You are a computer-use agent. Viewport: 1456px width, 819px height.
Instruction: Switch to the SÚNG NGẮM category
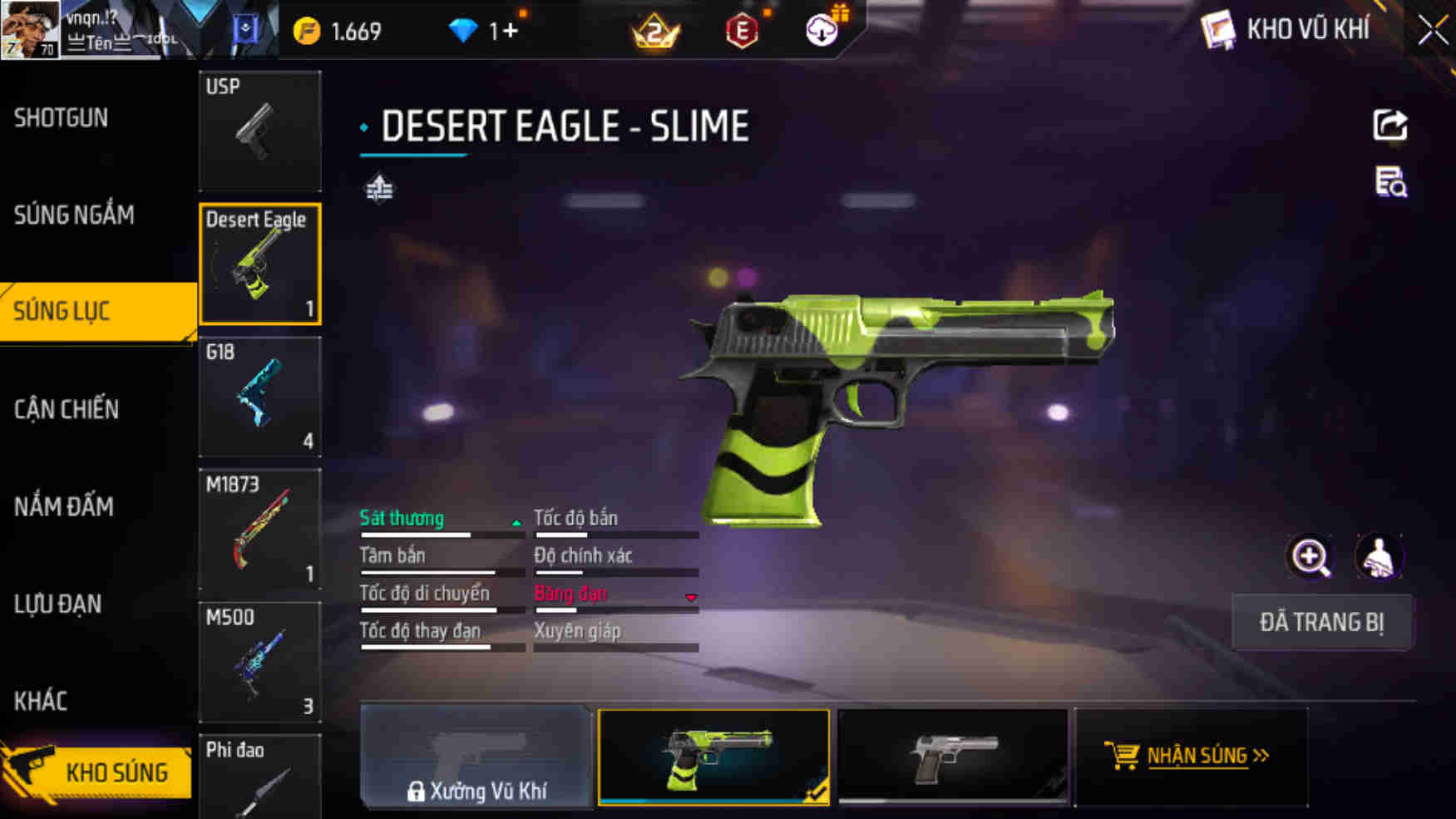click(x=74, y=215)
